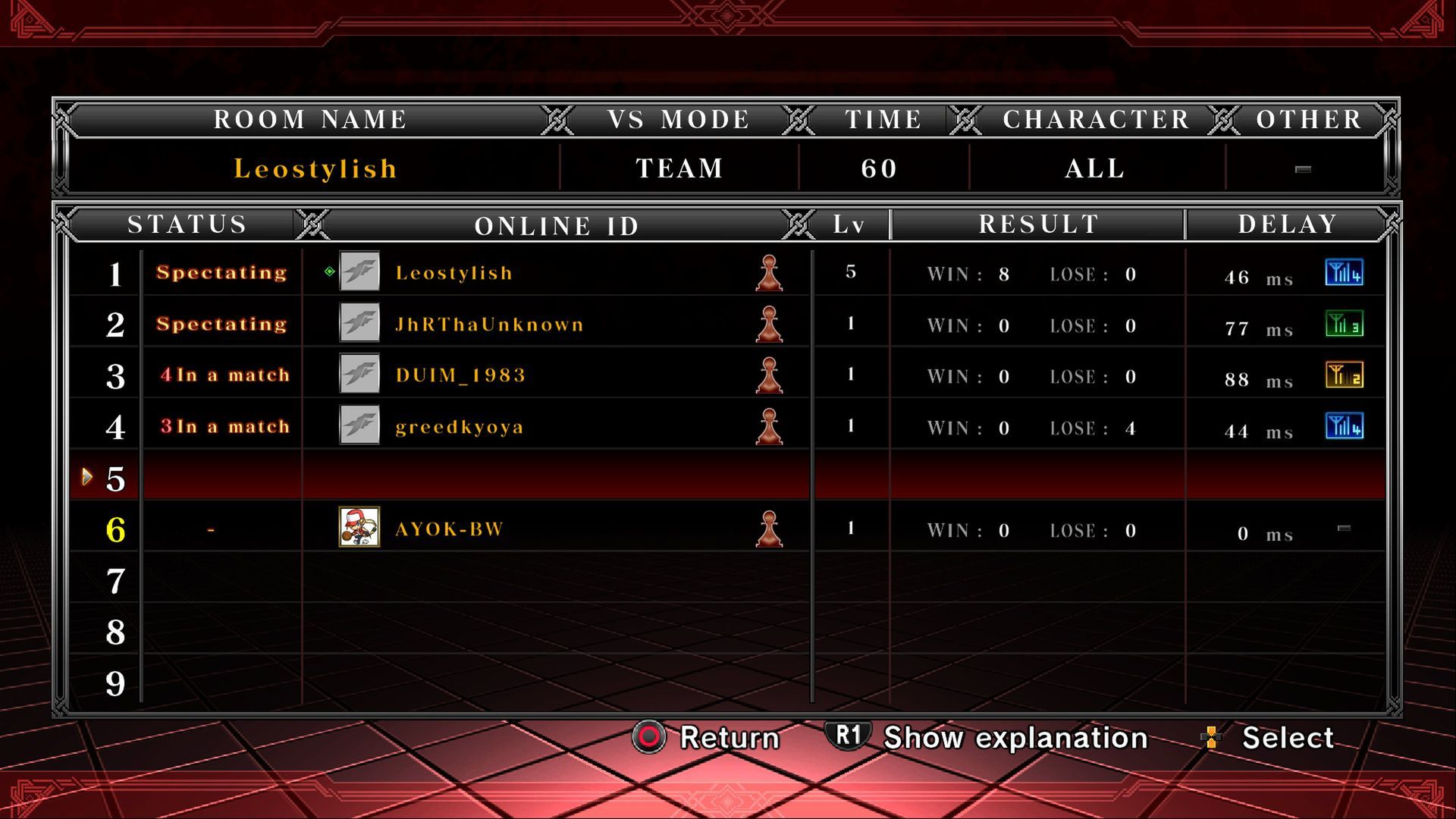1456x819 pixels.
Task: Click AYOK-BW's avatar thumbnail
Action: [359, 528]
